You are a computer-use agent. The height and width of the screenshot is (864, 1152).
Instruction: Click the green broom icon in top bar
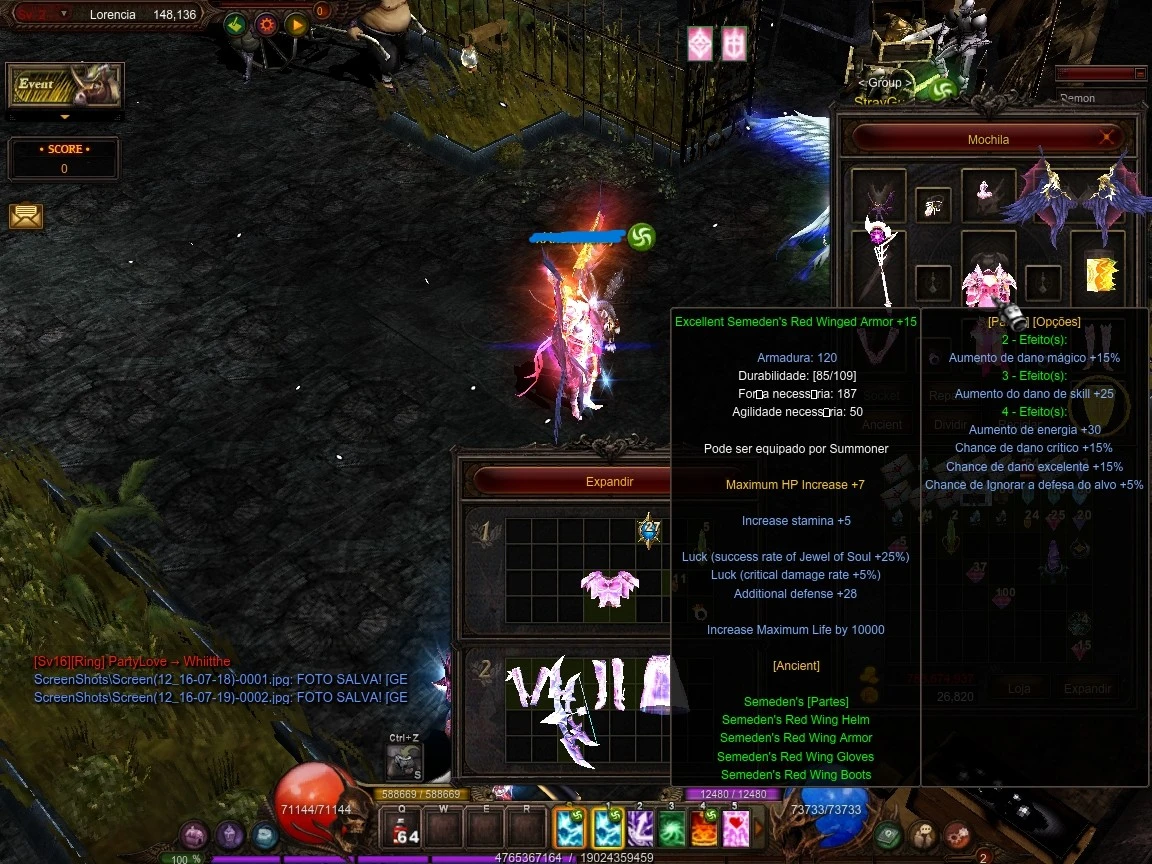(235, 25)
